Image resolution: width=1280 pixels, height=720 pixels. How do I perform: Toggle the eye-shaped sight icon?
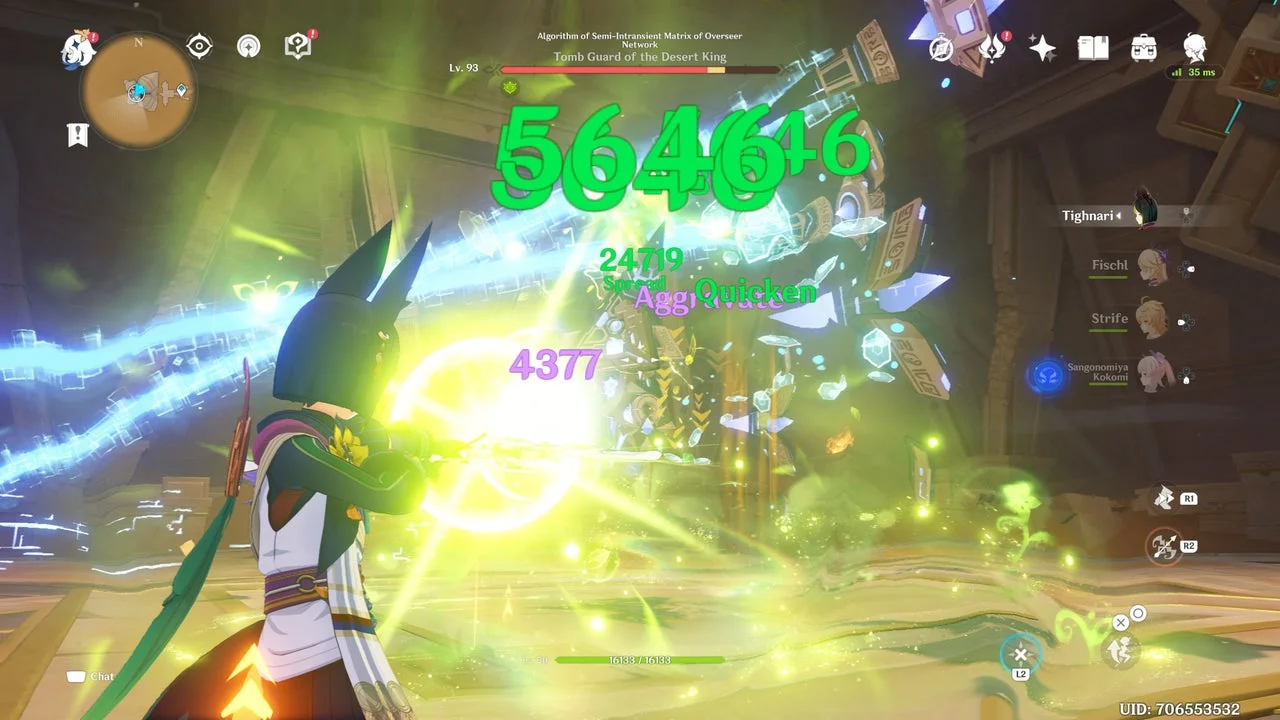[x=200, y=46]
